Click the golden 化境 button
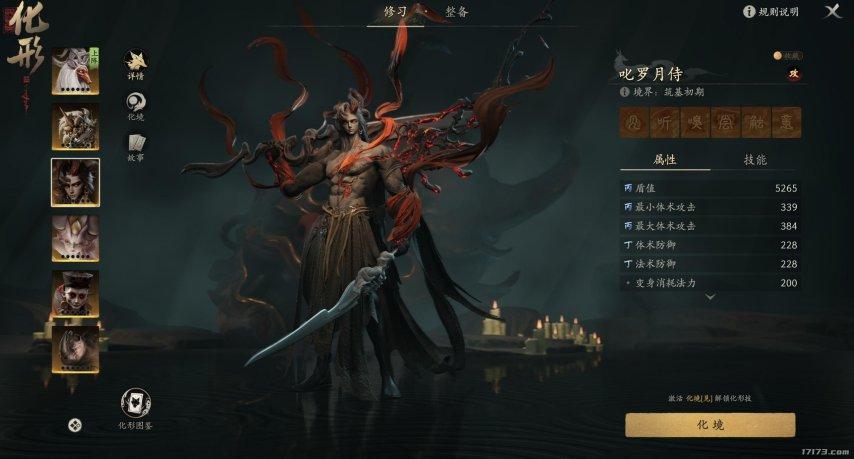Image resolution: width=854 pixels, height=459 pixels. click(710, 425)
